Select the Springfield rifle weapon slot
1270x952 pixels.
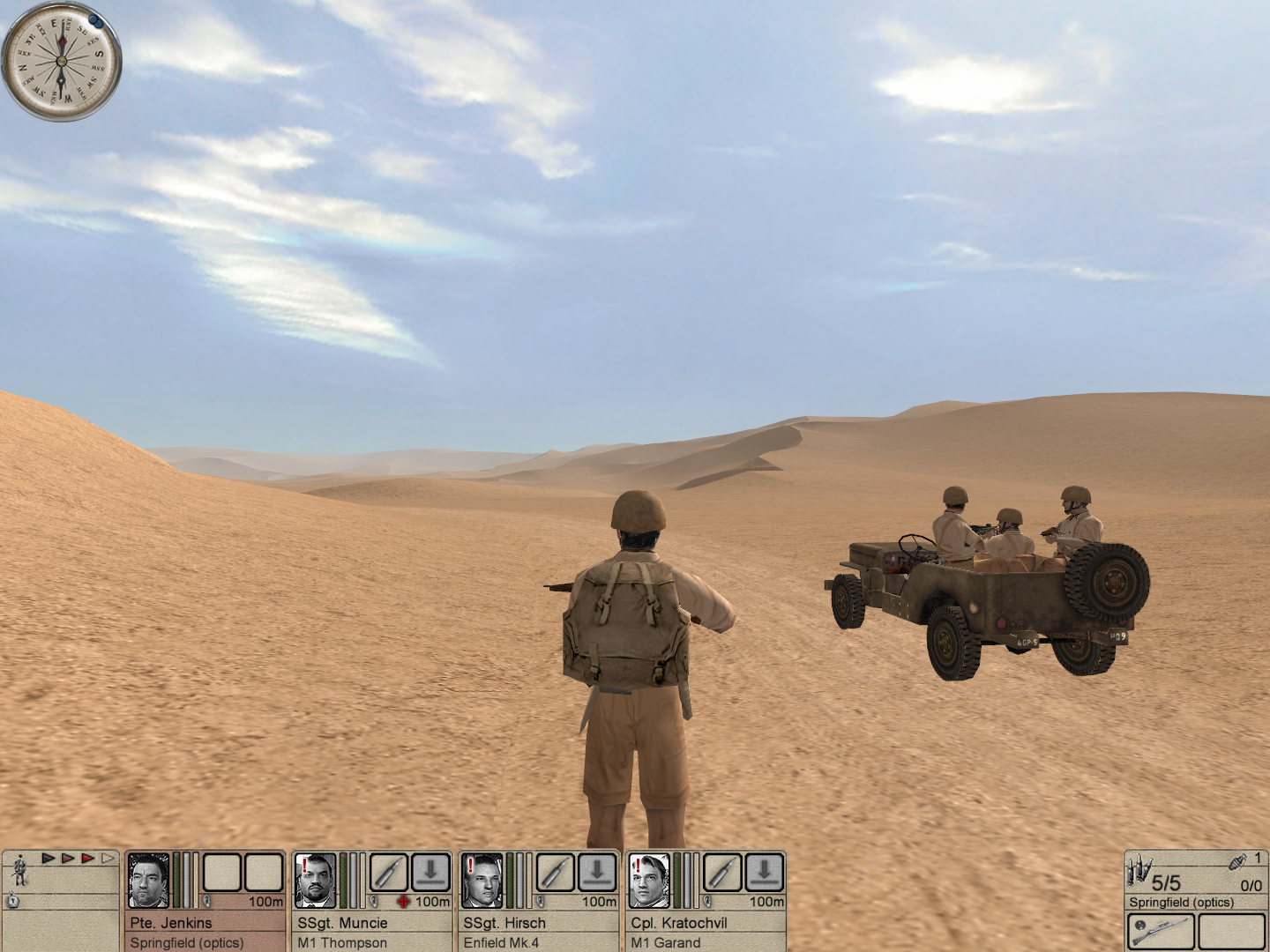pyautogui.click(x=1161, y=932)
